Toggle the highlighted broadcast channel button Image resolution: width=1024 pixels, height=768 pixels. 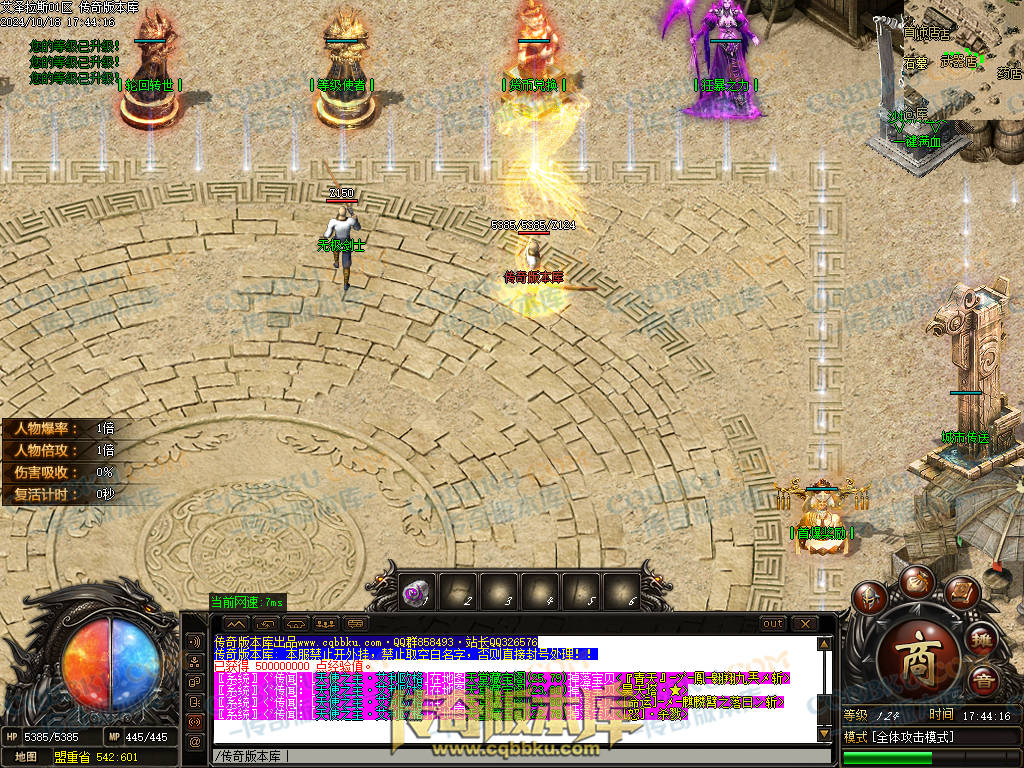coord(194,721)
